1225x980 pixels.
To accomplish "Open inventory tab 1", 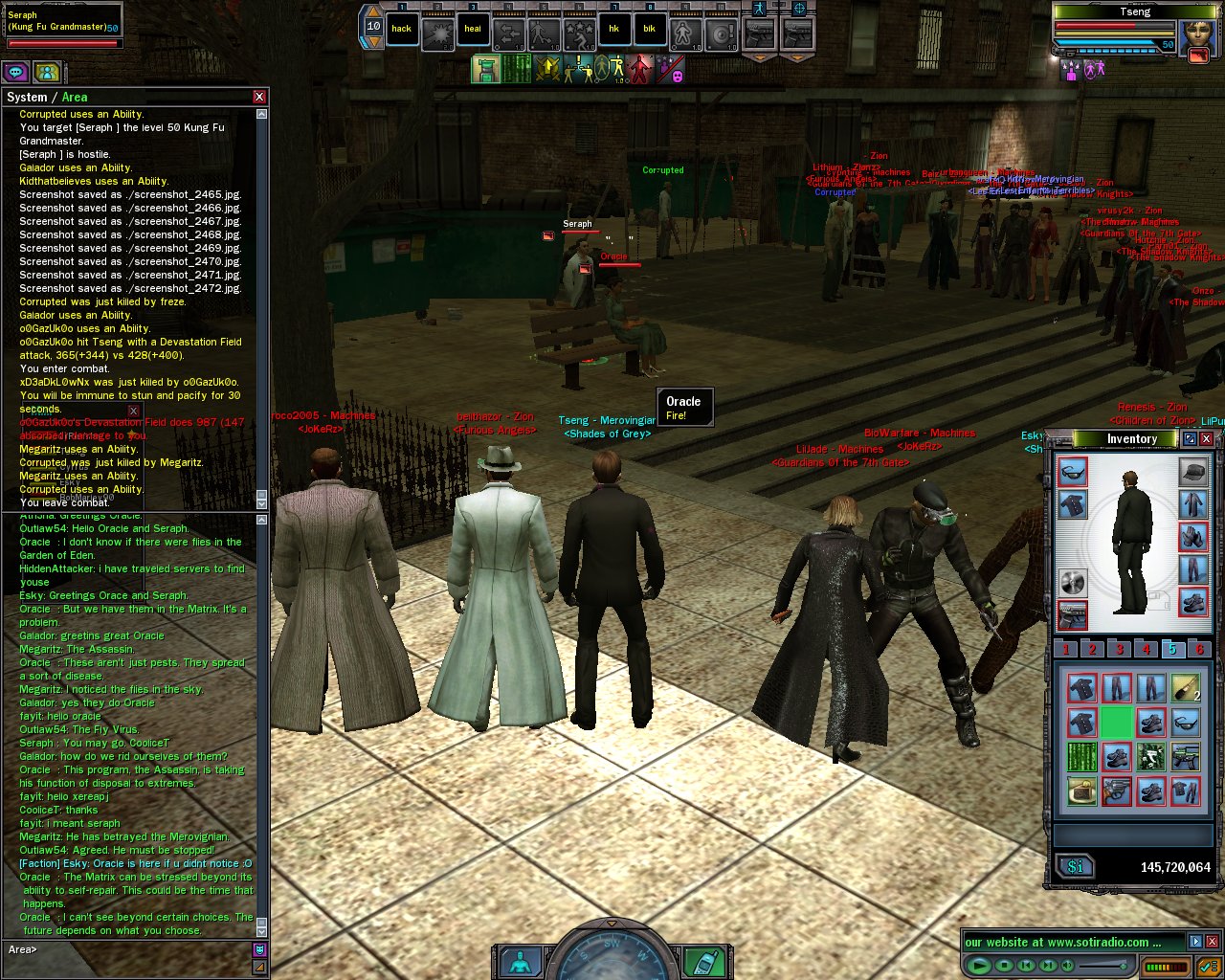I will coord(1066,649).
